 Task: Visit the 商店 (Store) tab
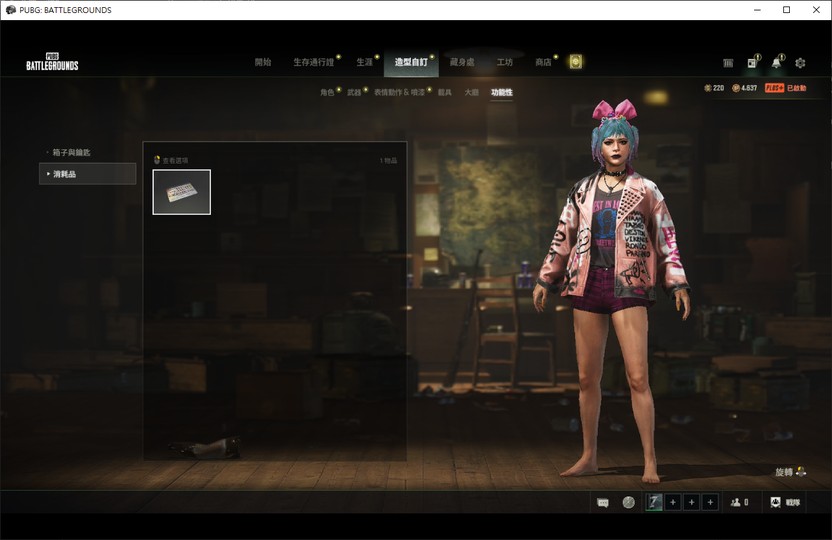tap(543, 62)
